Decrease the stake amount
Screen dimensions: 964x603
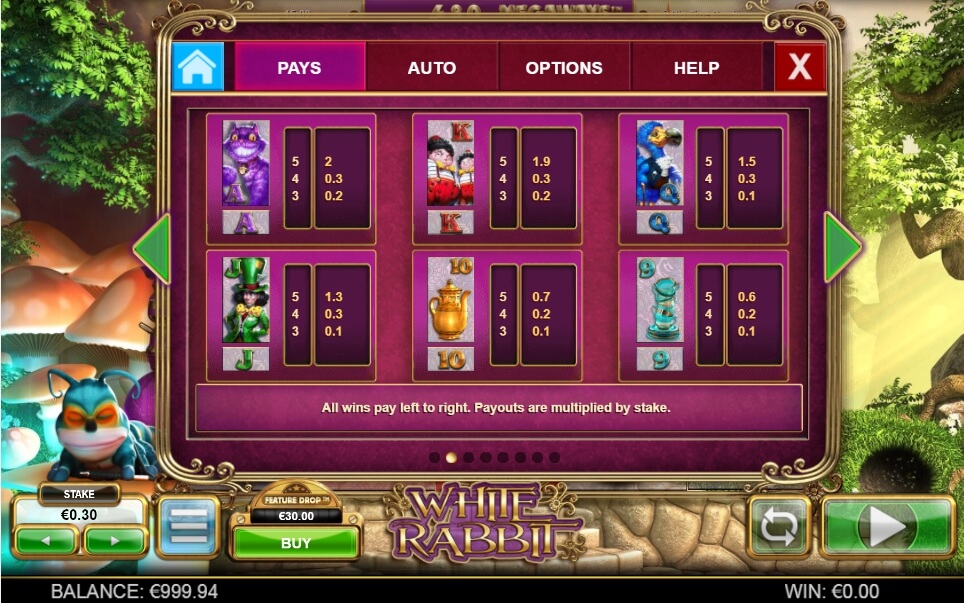tap(45, 541)
